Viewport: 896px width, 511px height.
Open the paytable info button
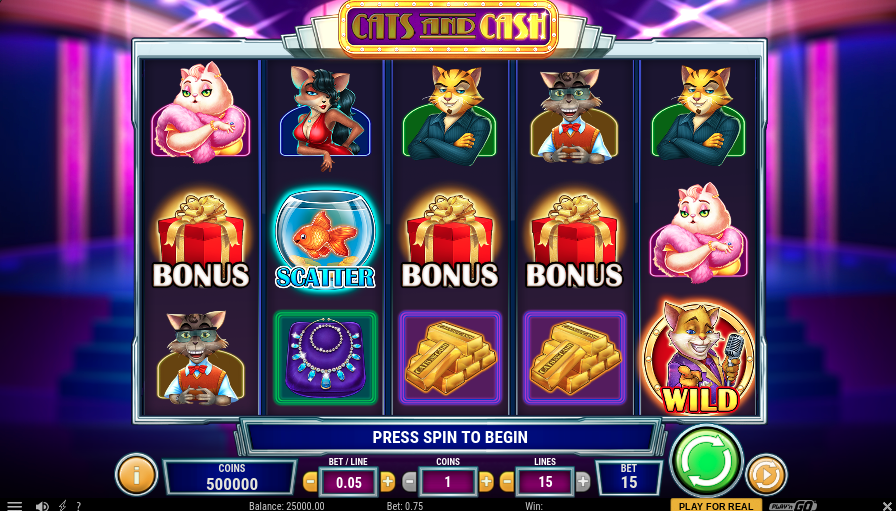pyautogui.click(x=136, y=474)
